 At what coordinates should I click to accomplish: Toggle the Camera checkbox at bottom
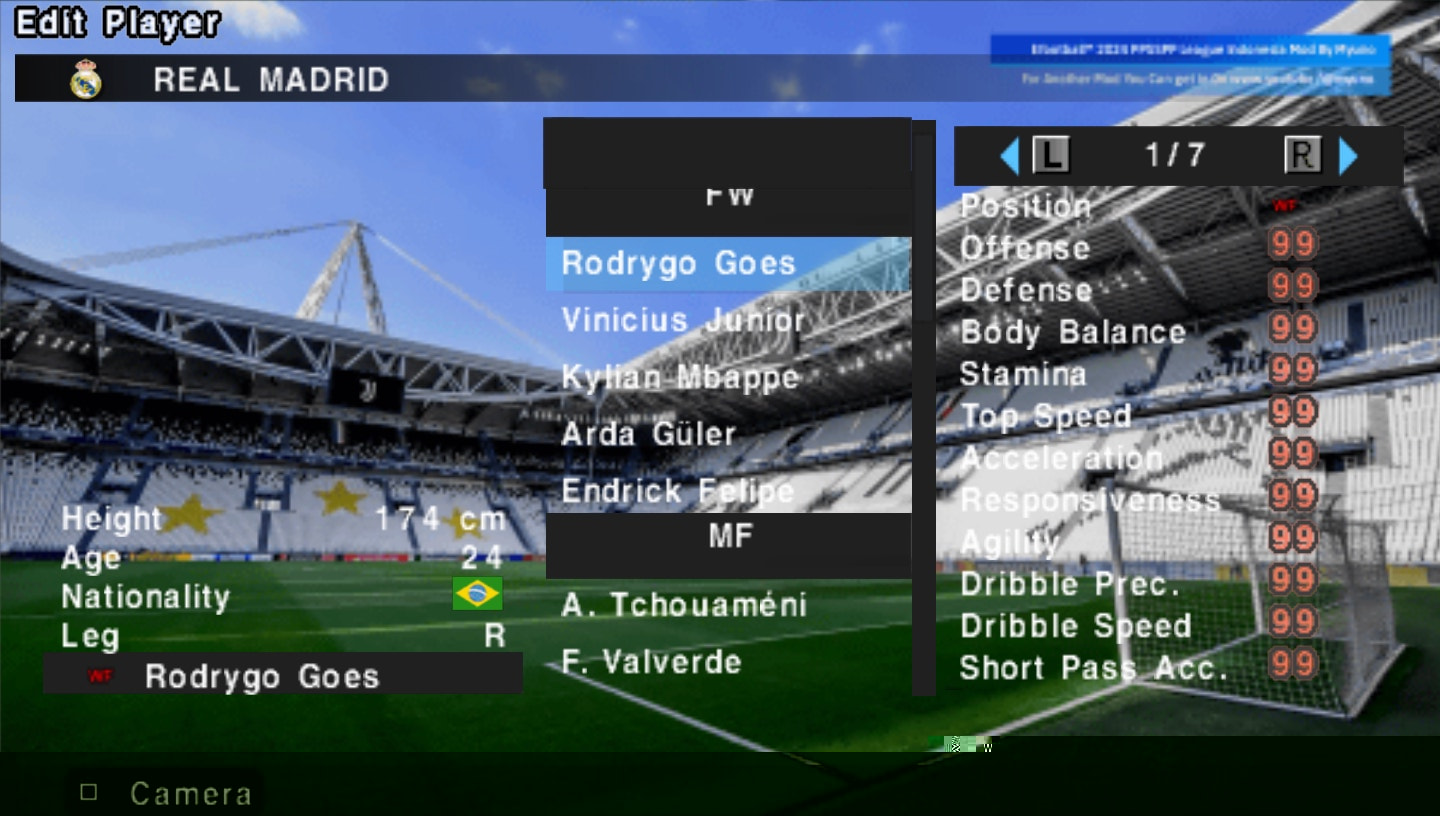pos(89,791)
